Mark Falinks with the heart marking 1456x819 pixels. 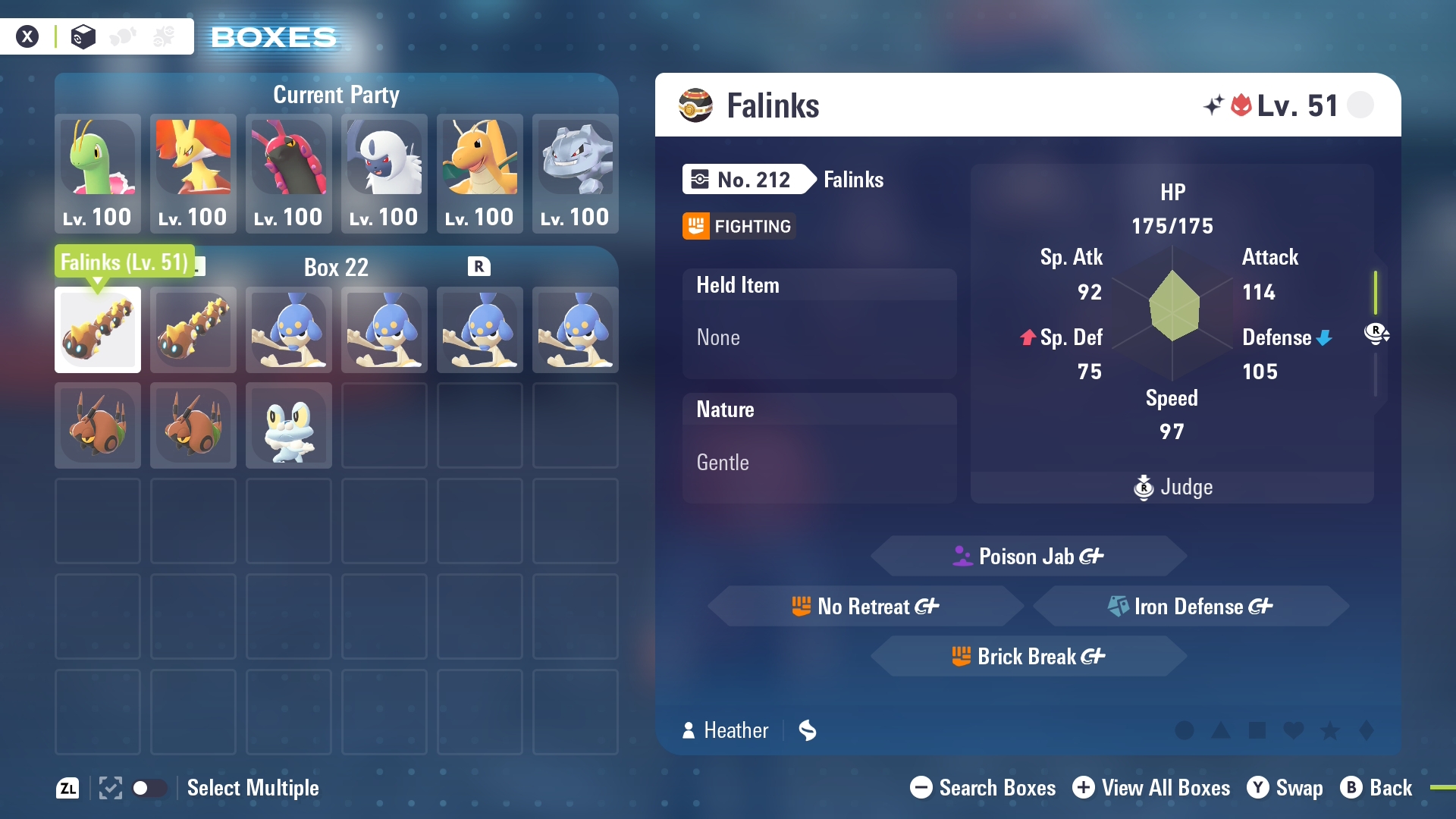click(1294, 730)
